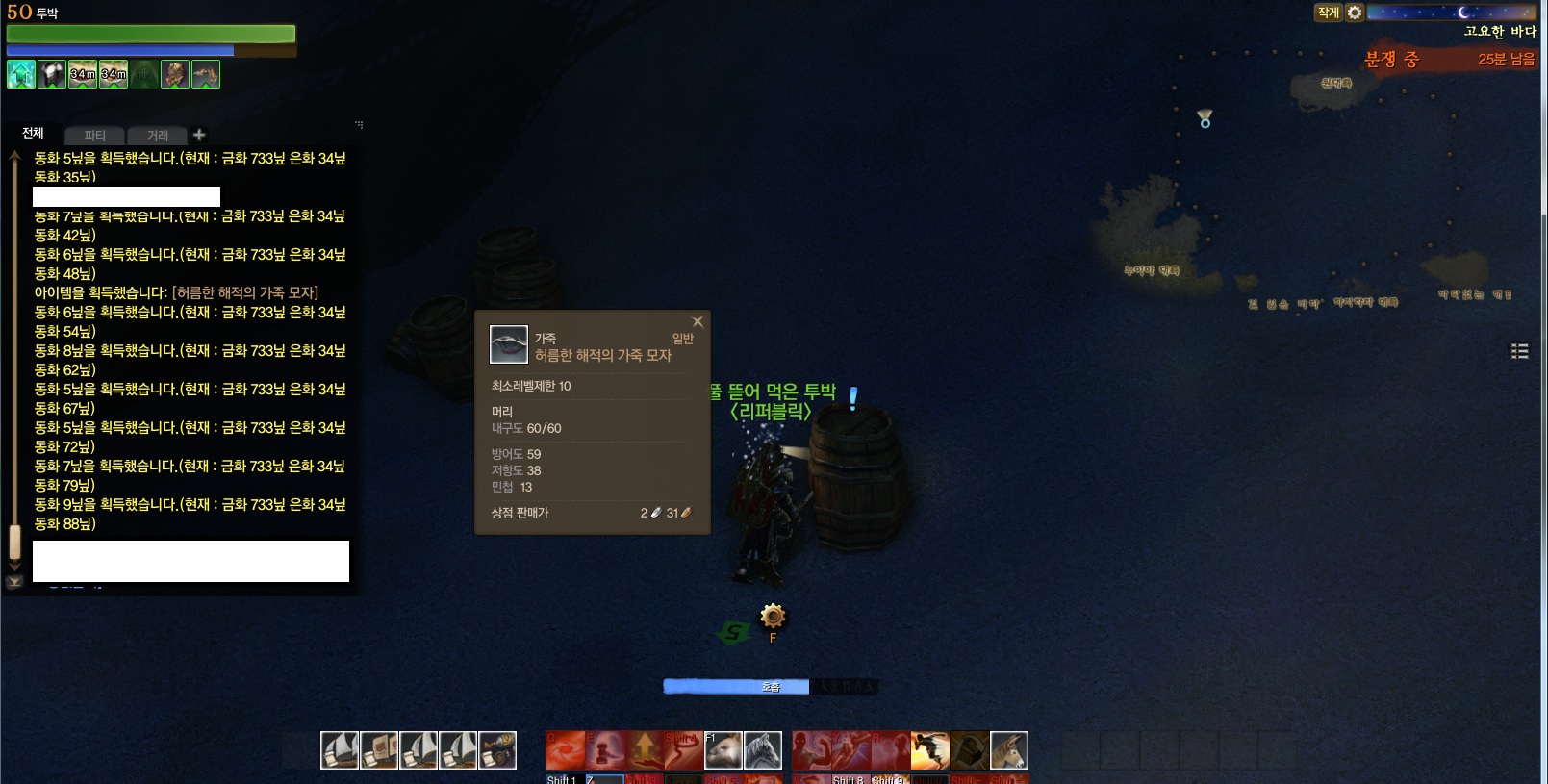Select the green arrow buff icon

tap(21, 74)
